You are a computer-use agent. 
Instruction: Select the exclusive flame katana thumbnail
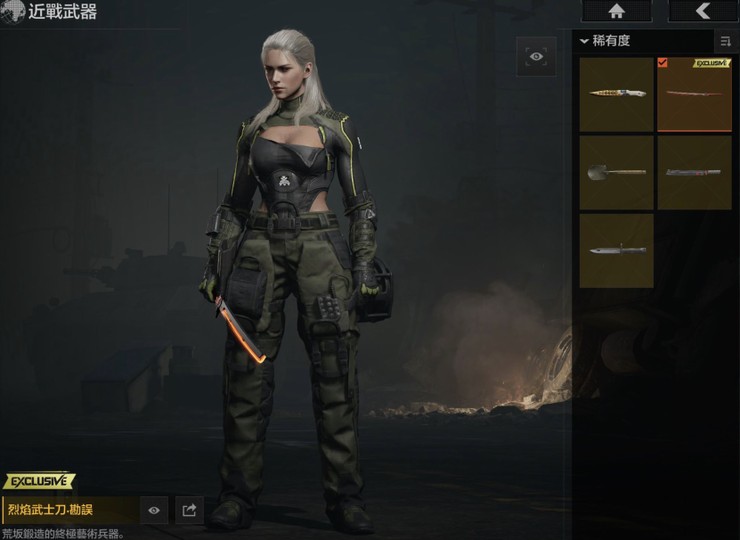(694, 94)
